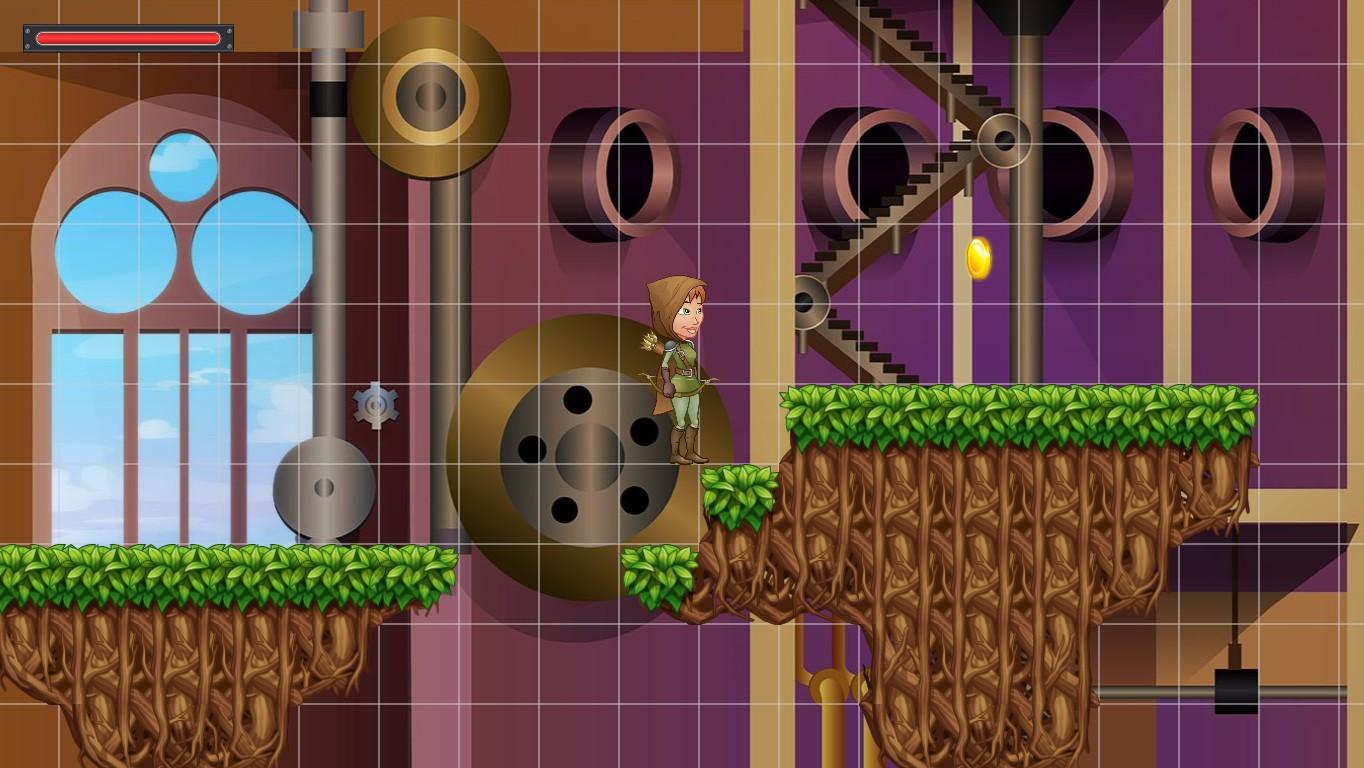Select the gear atop the right pillar

(1004, 140)
